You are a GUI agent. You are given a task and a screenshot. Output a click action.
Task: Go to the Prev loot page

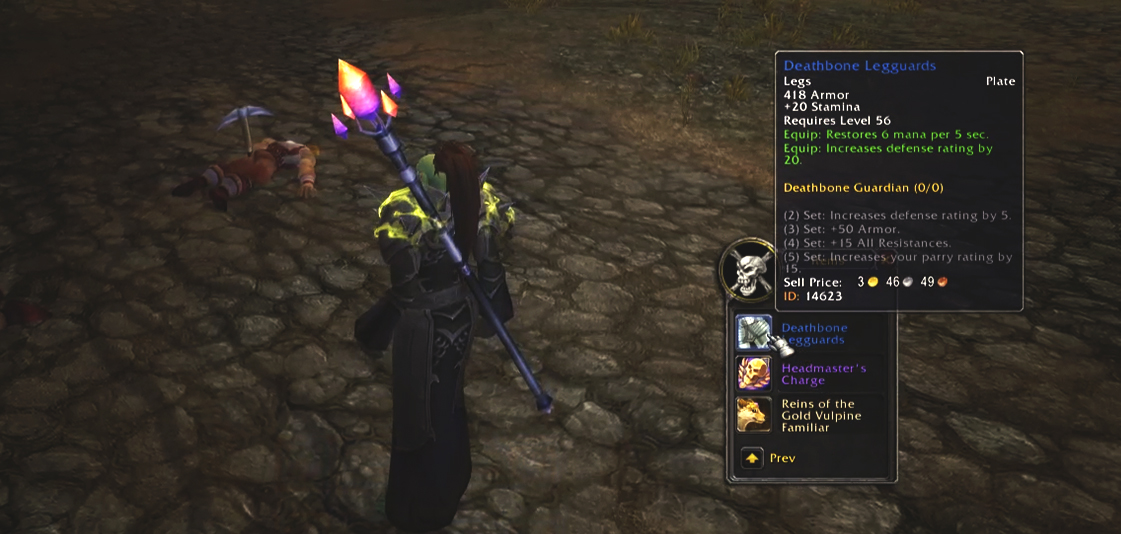(x=752, y=458)
